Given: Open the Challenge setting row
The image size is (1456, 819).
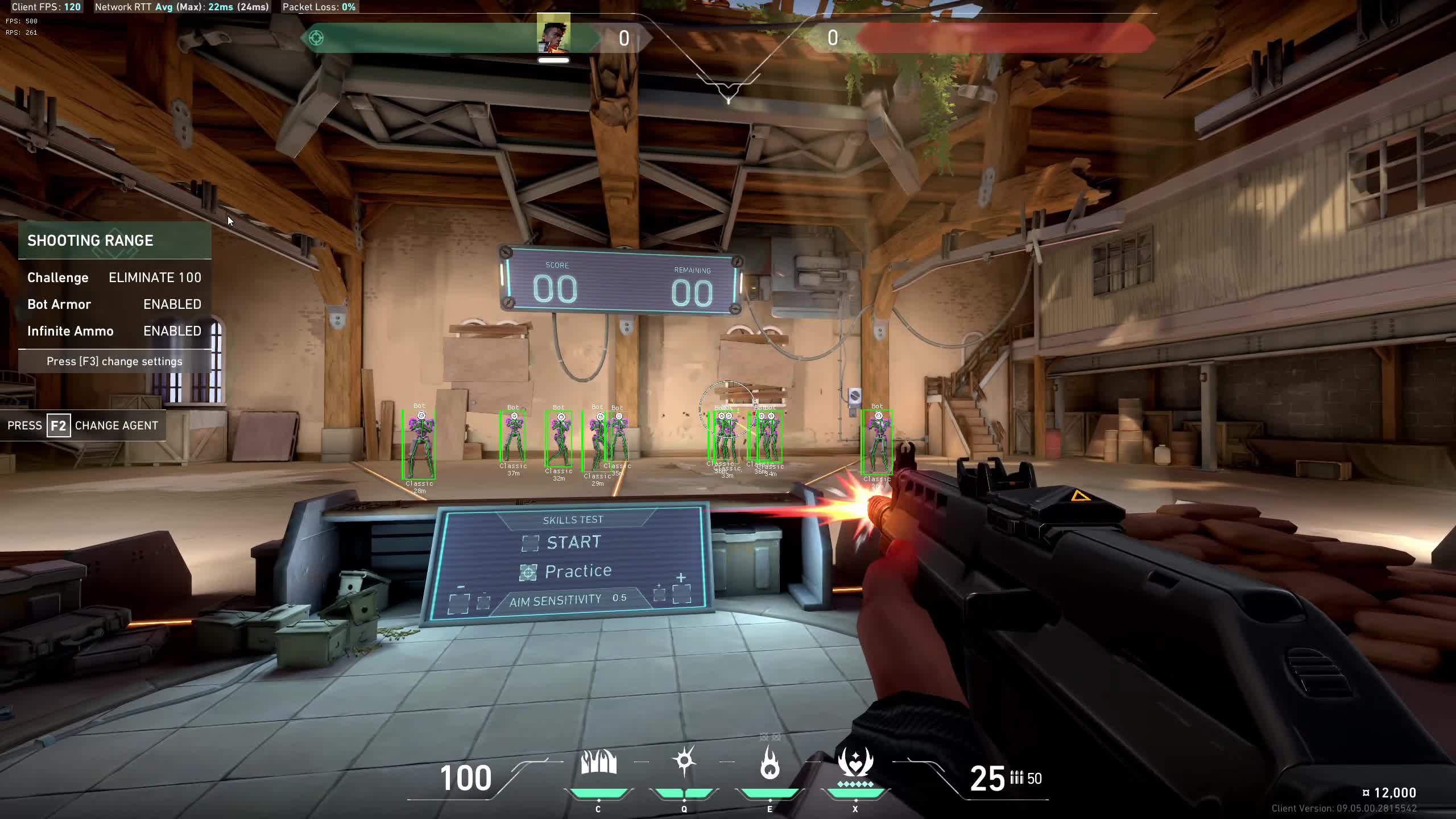Looking at the screenshot, I should click(x=114, y=278).
